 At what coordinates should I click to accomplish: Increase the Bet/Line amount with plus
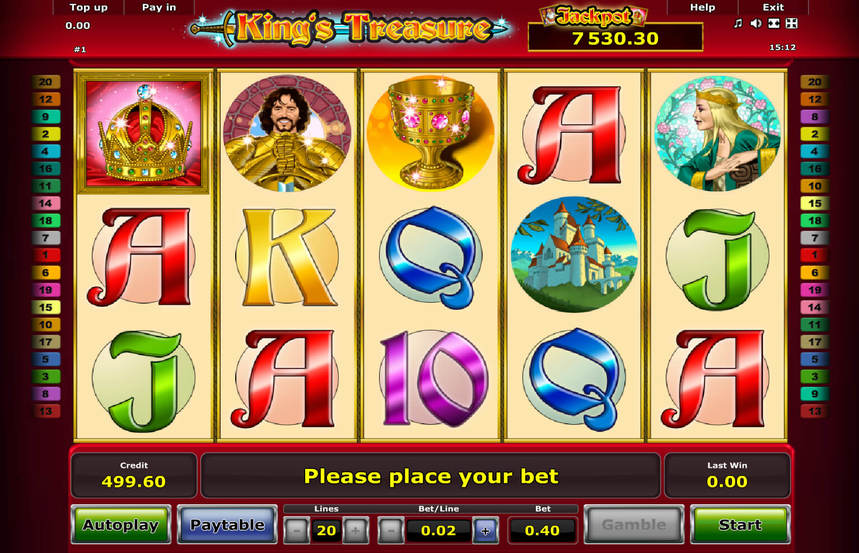[485, 530]
